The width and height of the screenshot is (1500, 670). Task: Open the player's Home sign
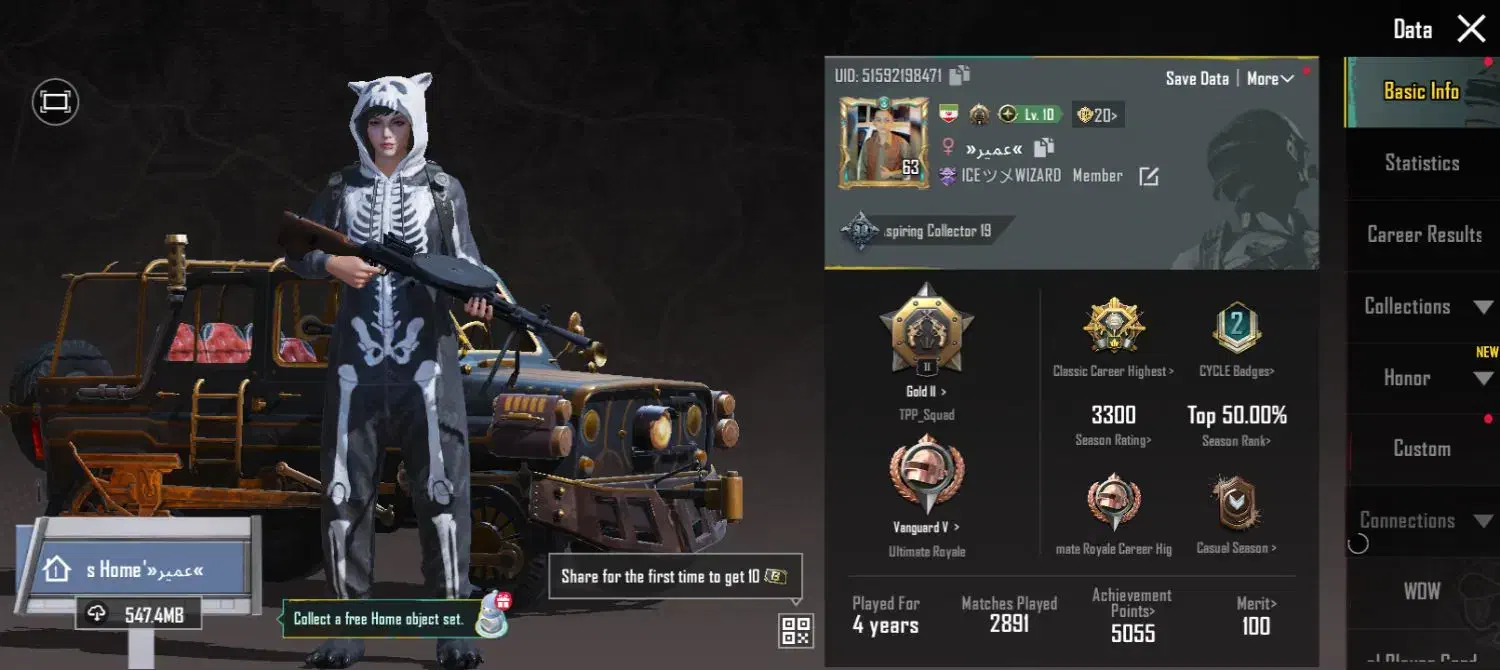point(133,570)
